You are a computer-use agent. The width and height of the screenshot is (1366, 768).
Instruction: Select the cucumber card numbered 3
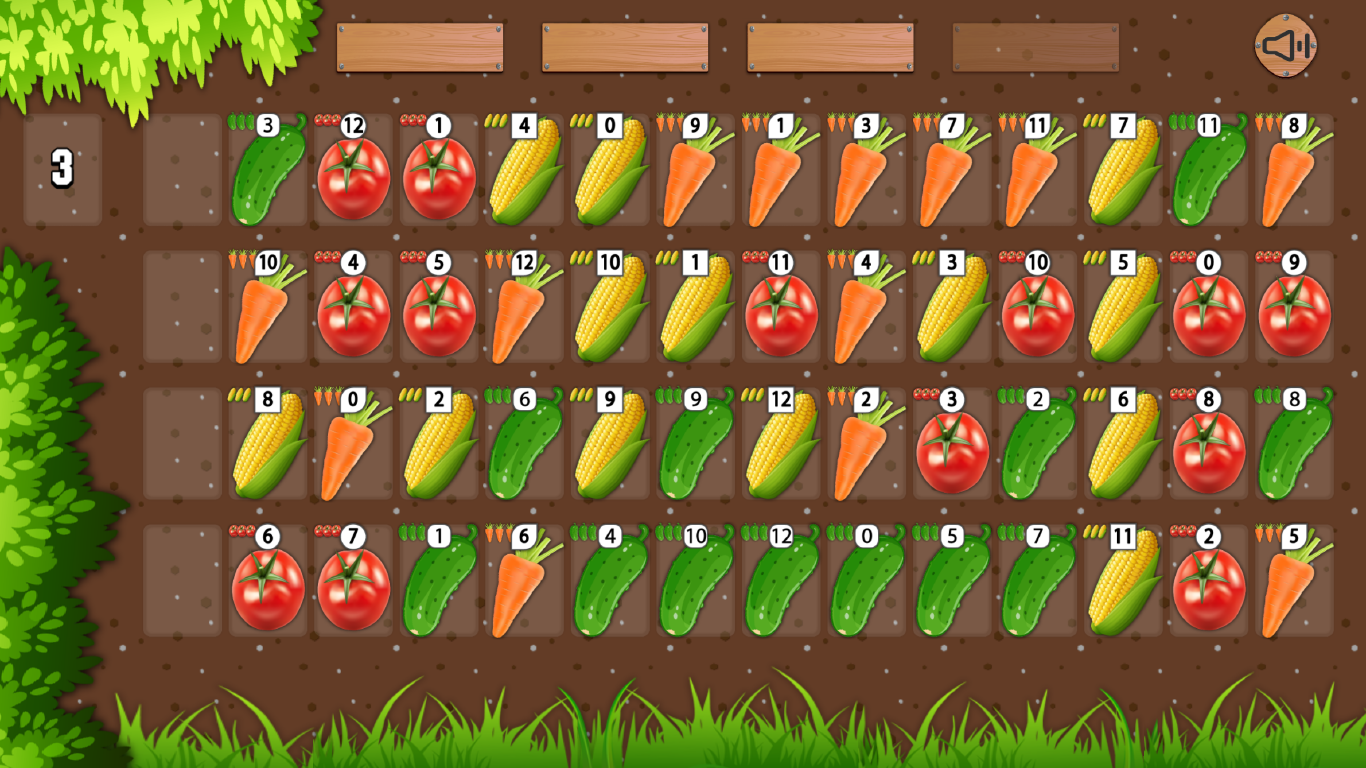[264, 170]
